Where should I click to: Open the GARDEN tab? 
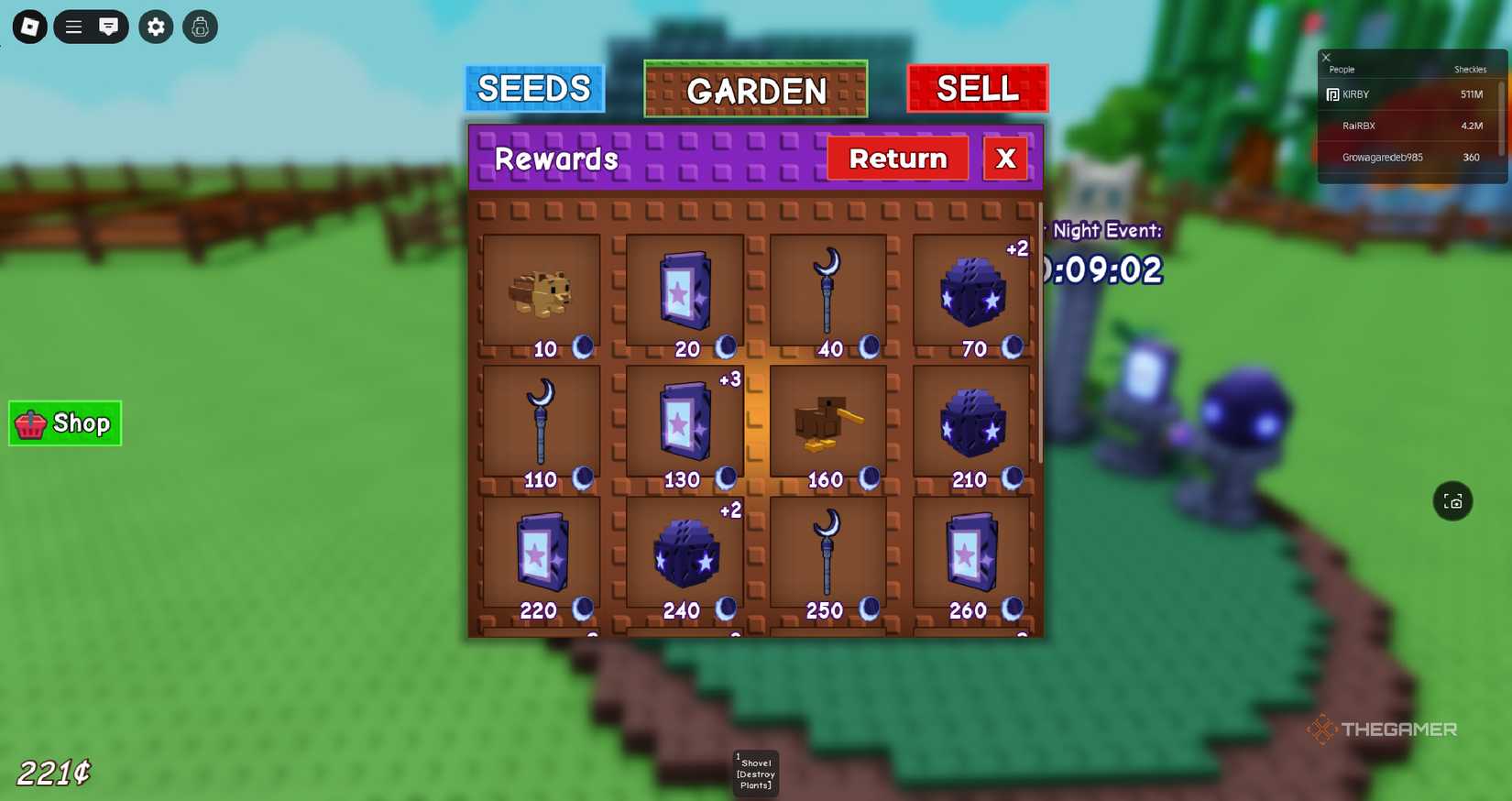click(755, 91)
